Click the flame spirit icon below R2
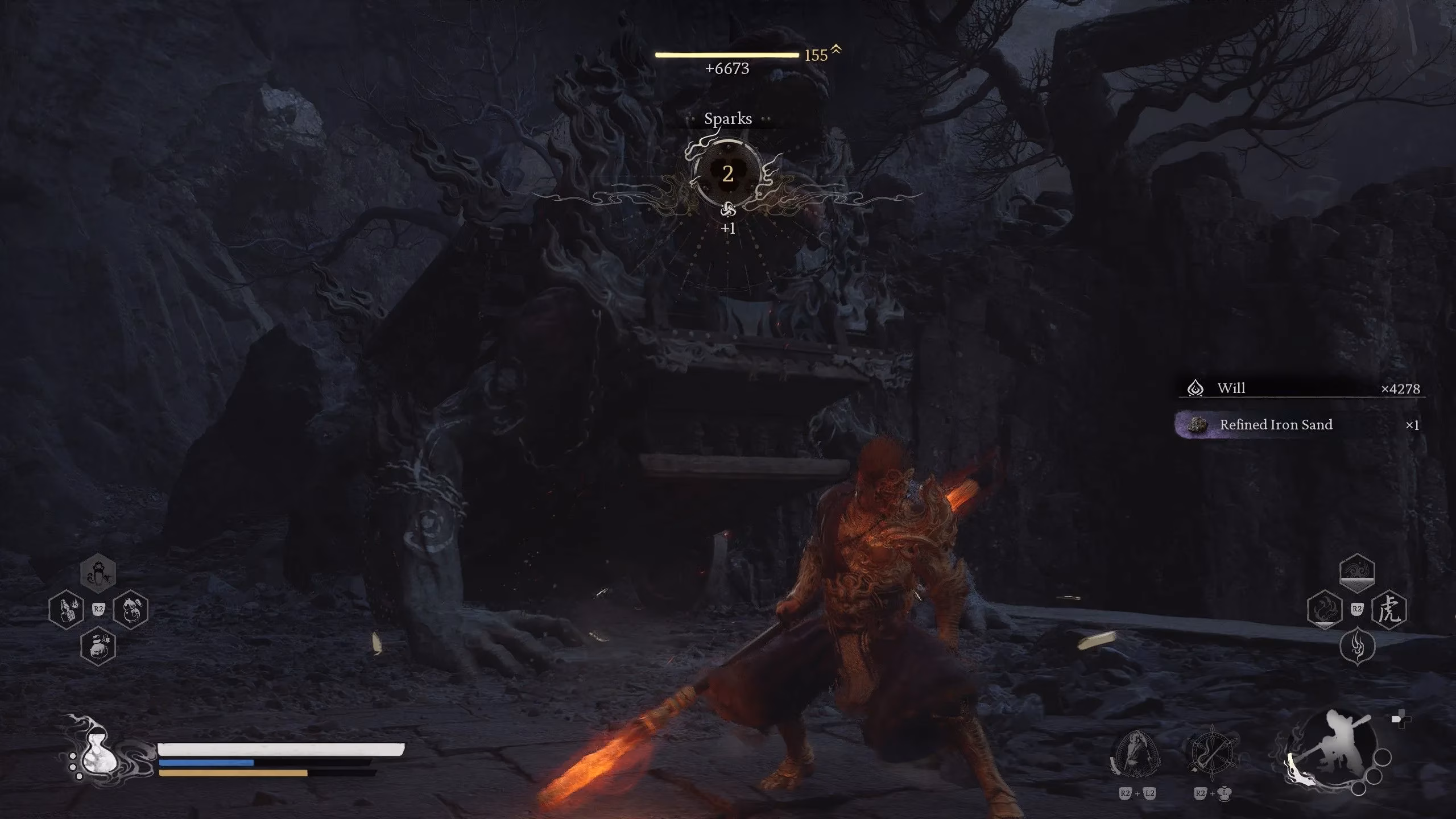Image resolution: width=1456 pixels, height=819 pixels. pos(1357,646)
